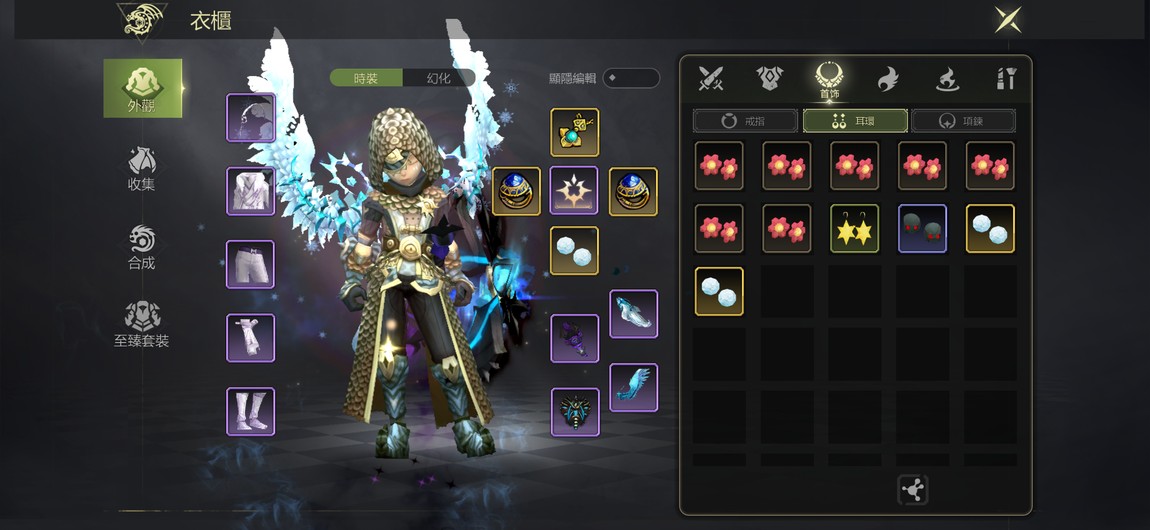Toggle the 顯隱編輯 visibility switch

pos(630,78)
